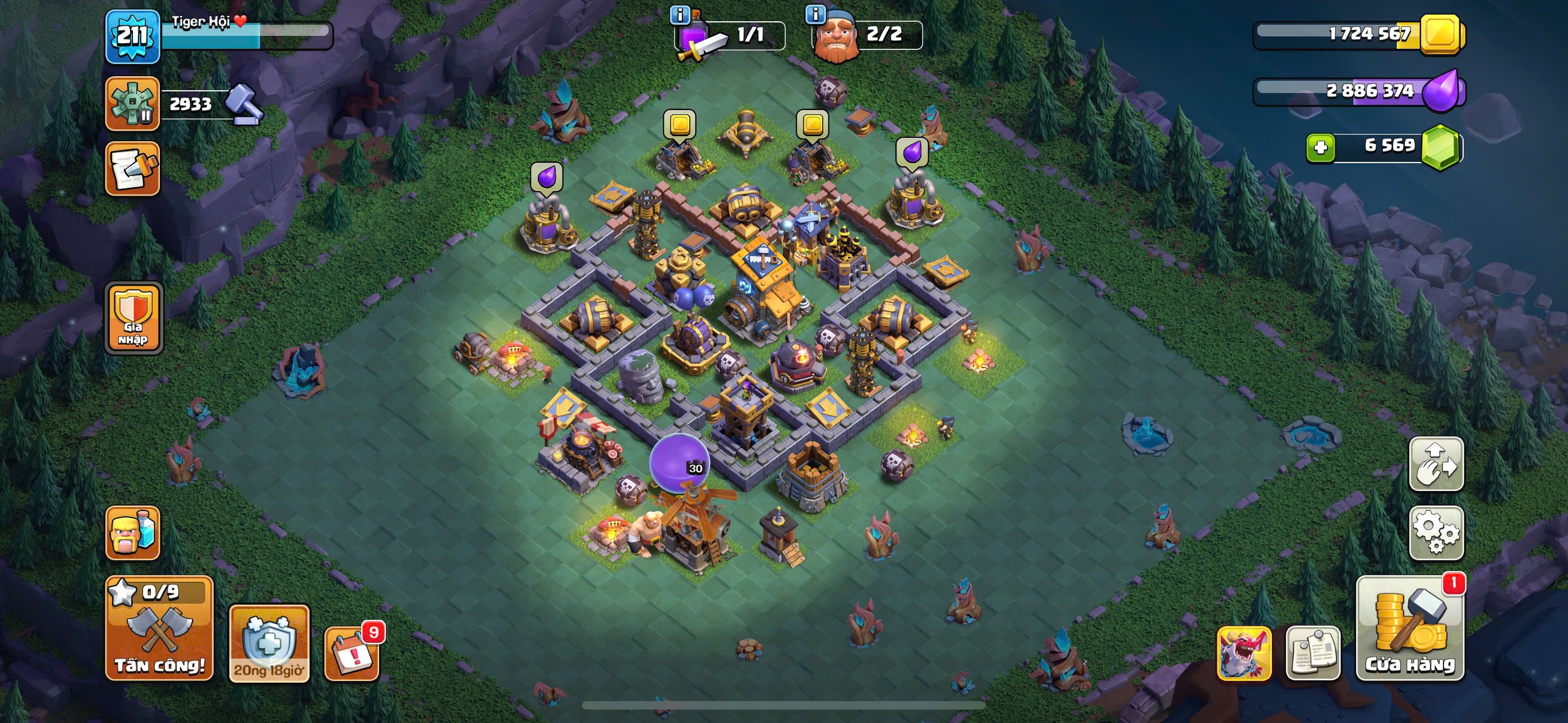Show builder info beside 2/2

[815, 13]
